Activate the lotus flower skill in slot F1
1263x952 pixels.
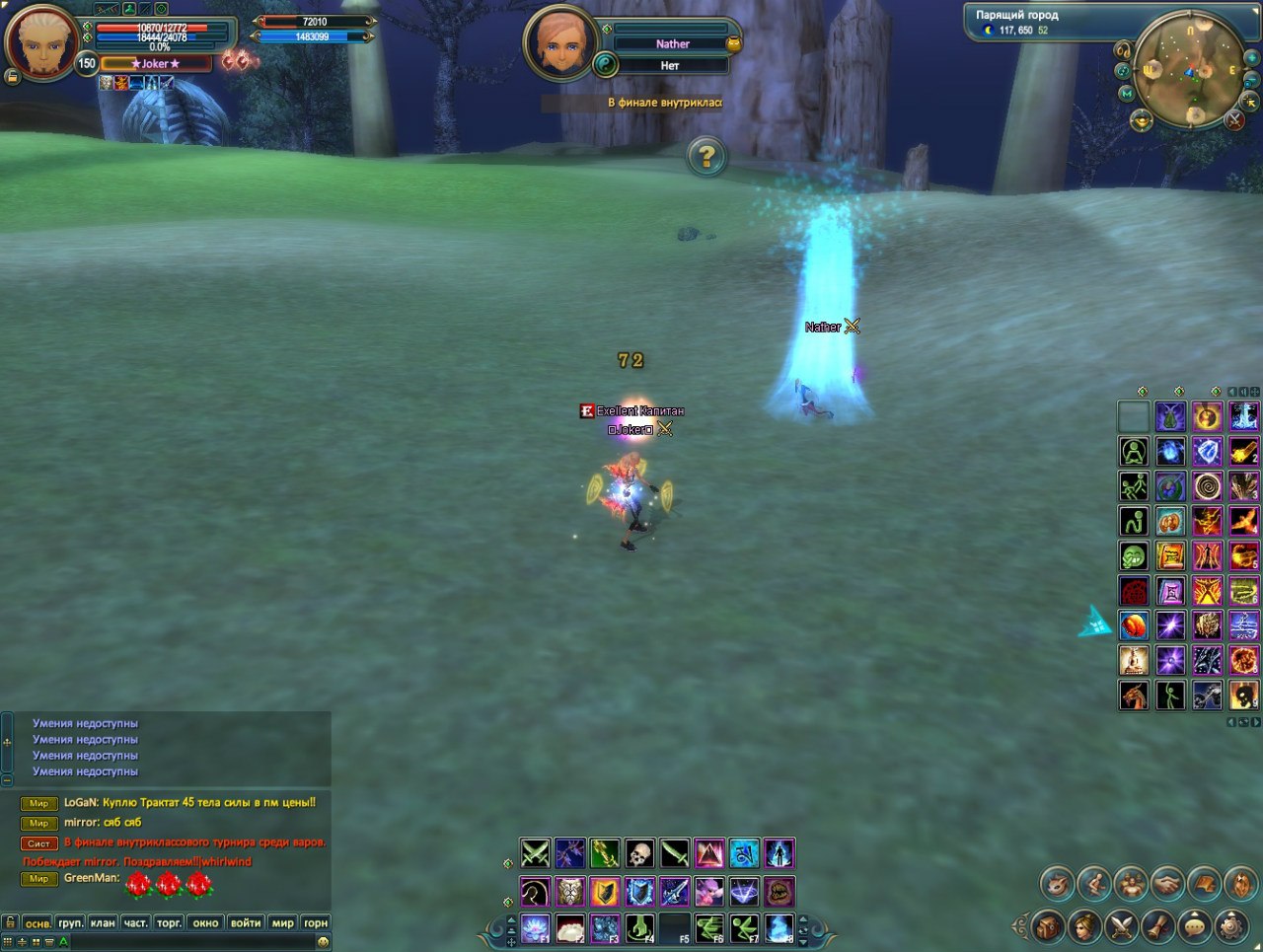(x=536, y=928)
